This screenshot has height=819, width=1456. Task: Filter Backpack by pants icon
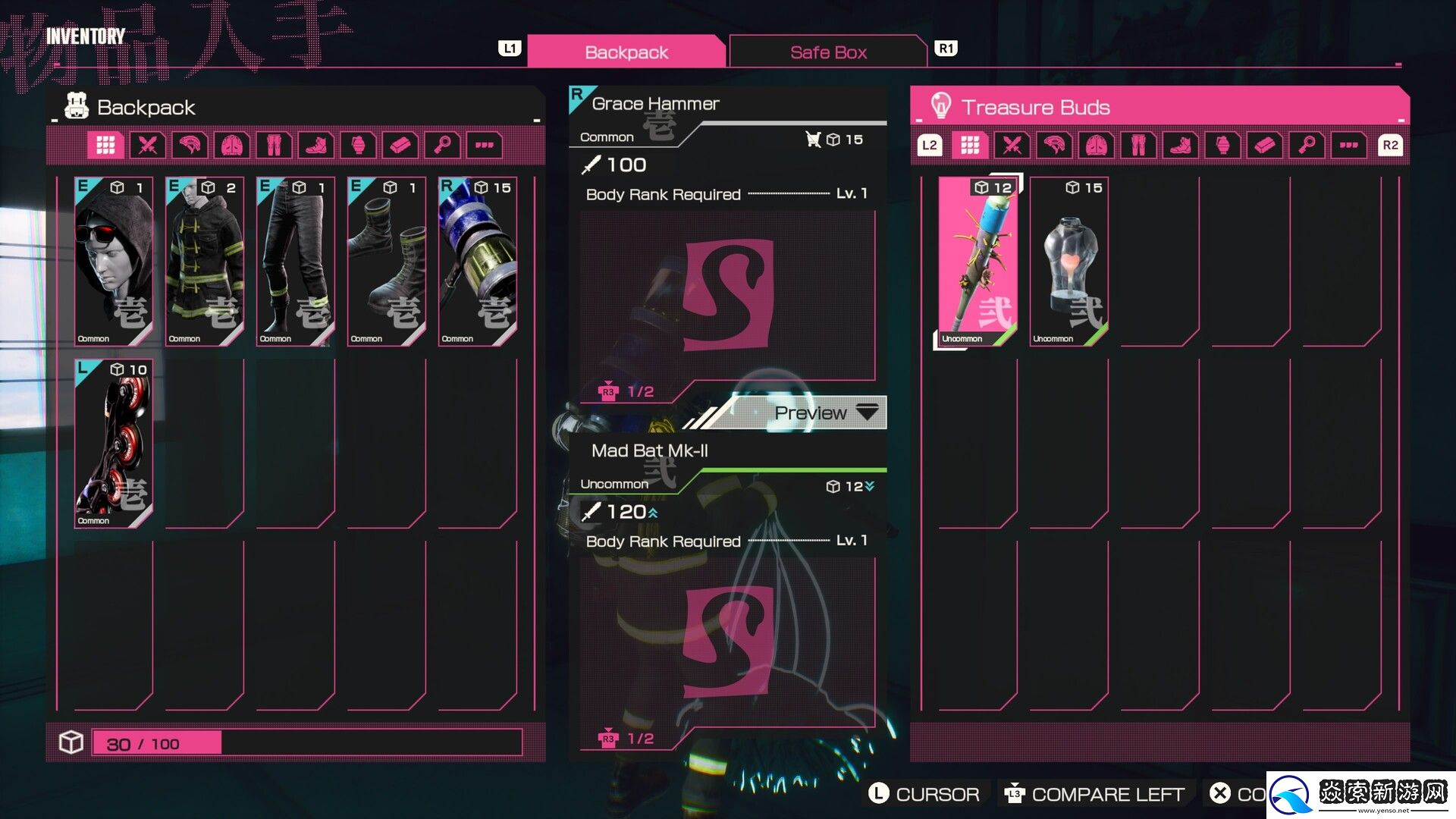tap(274, 145)
